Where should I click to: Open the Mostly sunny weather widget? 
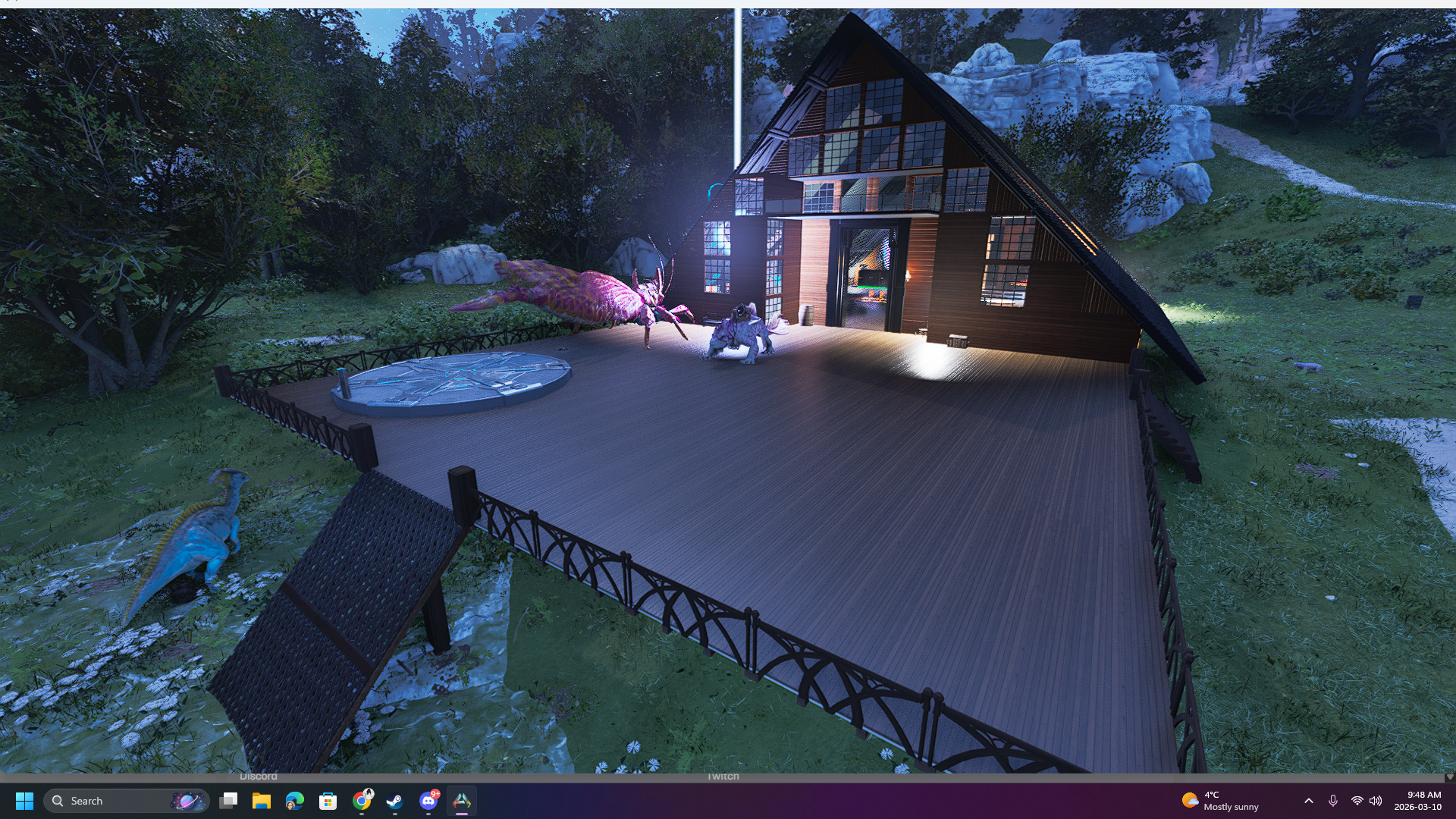coord(1217,801)
